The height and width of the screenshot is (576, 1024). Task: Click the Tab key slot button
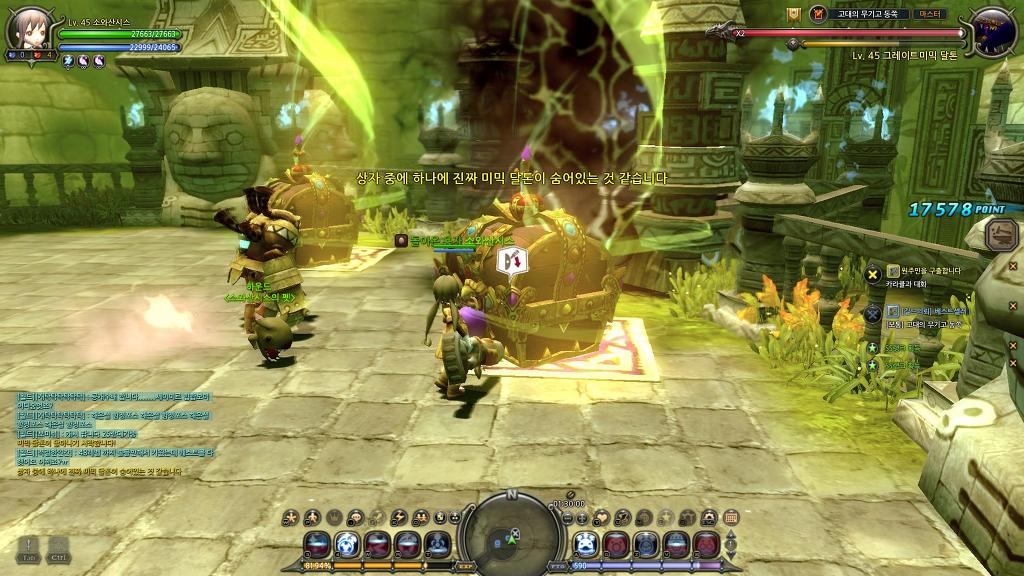[x=28, y=548]
